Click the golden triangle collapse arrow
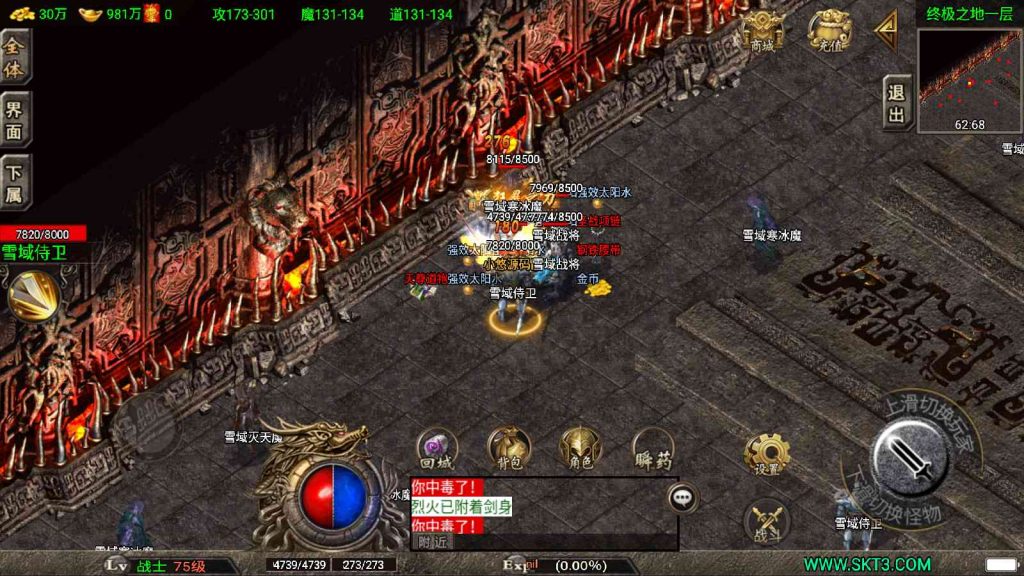Viewport: 1024px width, 576px height. (x=885, y=33)
